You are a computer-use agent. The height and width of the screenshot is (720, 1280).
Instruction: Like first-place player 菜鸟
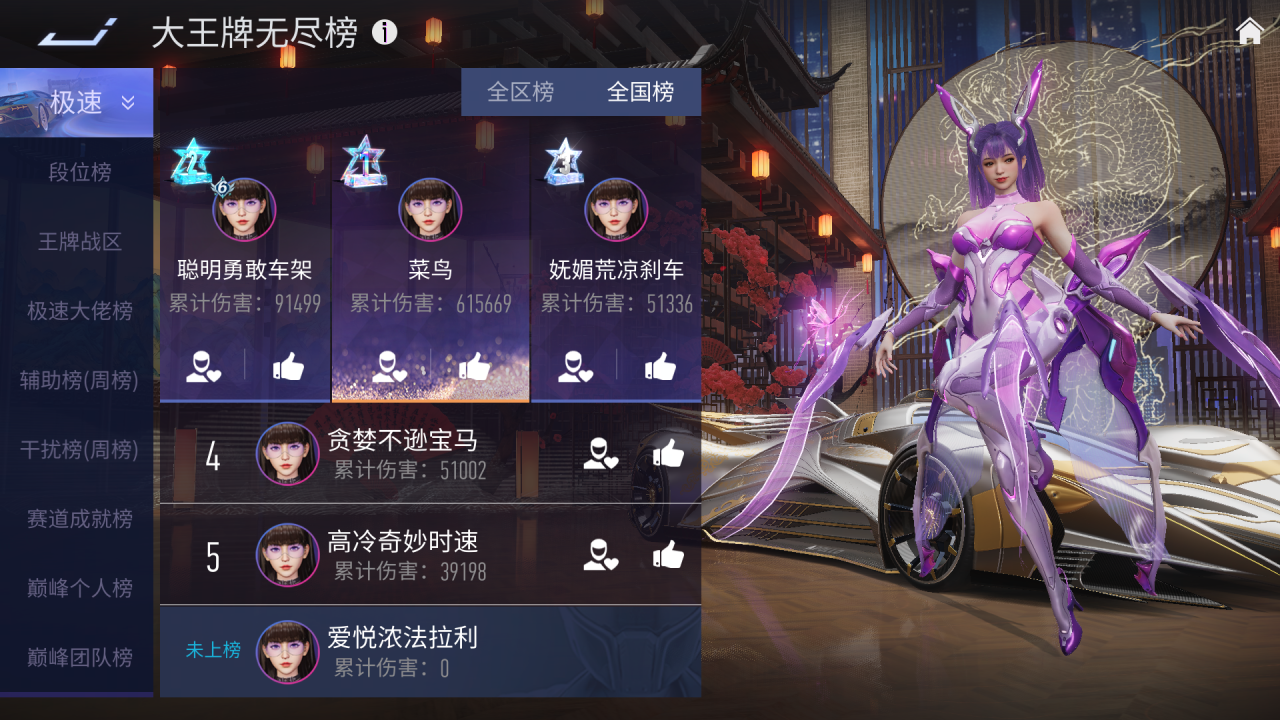[475, 367]
